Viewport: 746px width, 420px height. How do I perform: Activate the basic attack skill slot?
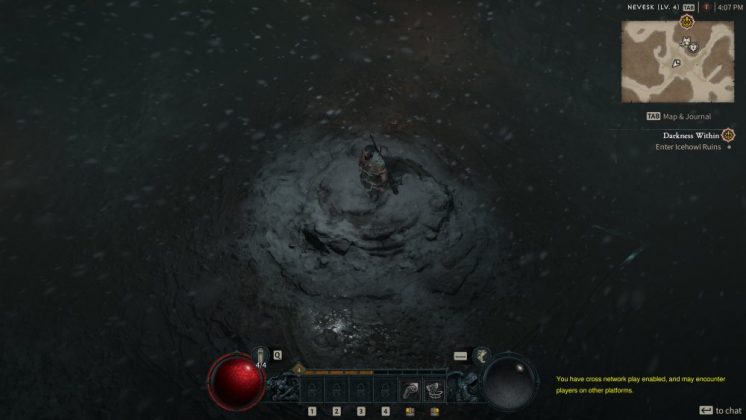pos(411,388)
